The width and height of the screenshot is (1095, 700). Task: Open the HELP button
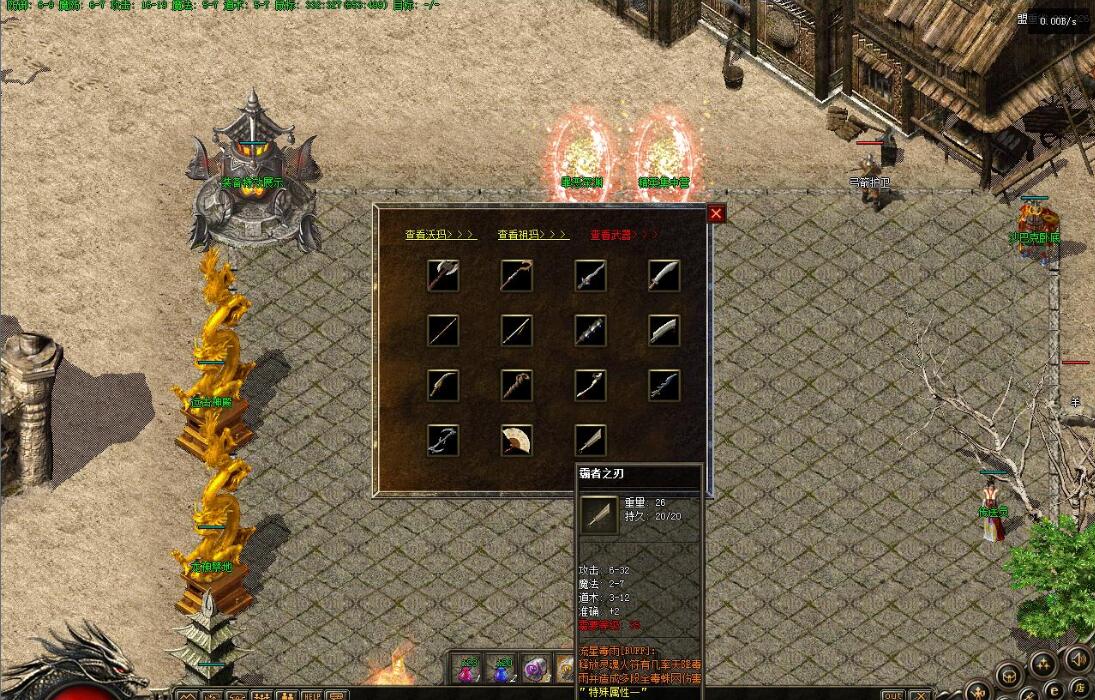[x=312, y=694]
